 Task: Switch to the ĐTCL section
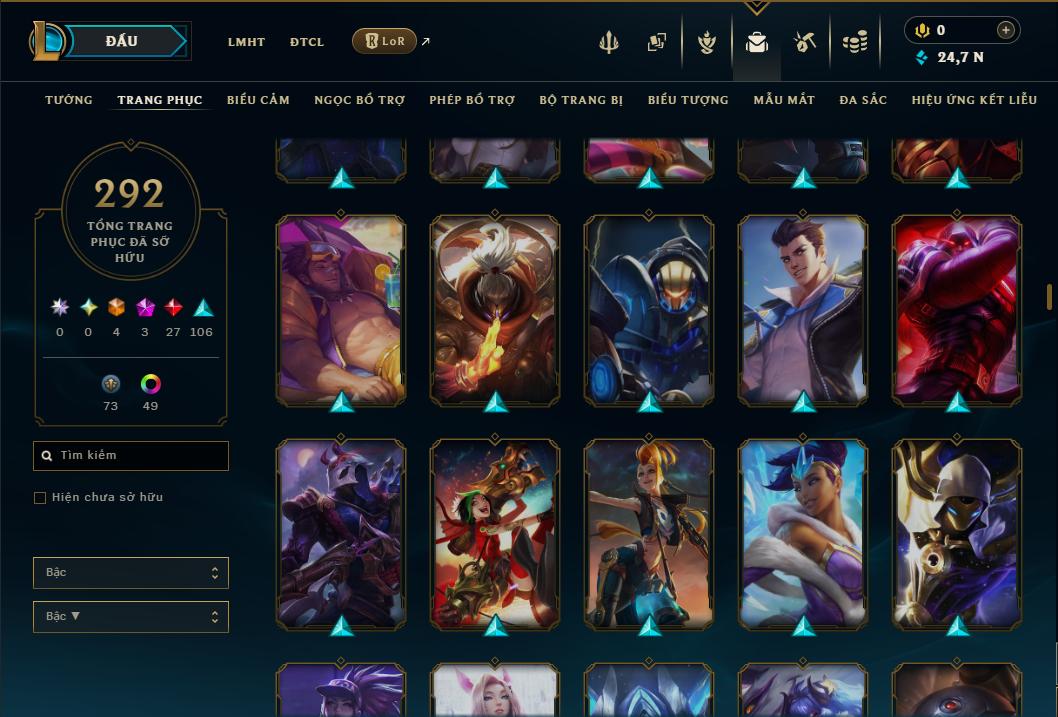[307, 42]
